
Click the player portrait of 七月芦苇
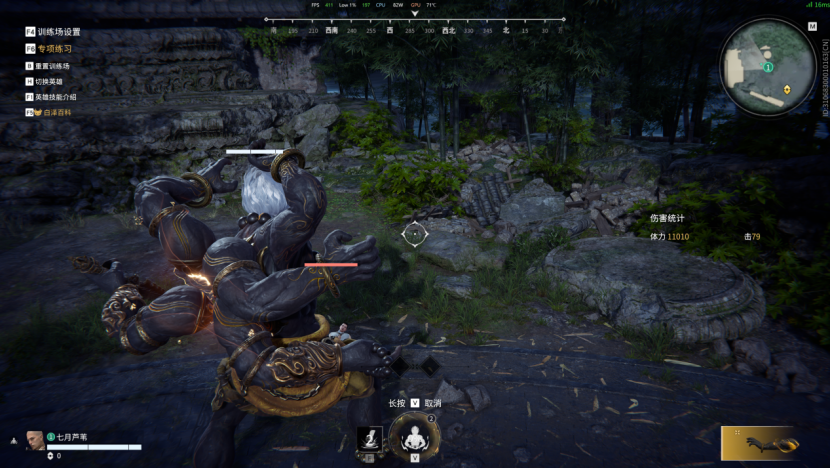click(x=35, y=440)
